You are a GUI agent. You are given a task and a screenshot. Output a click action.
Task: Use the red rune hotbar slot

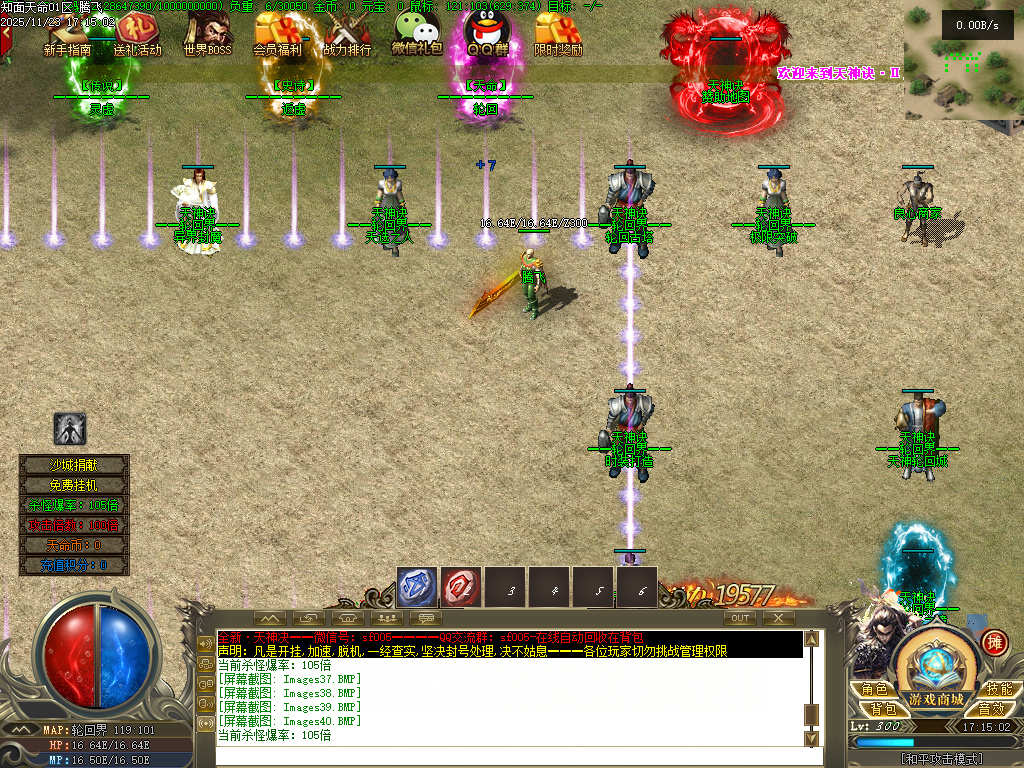461,588
